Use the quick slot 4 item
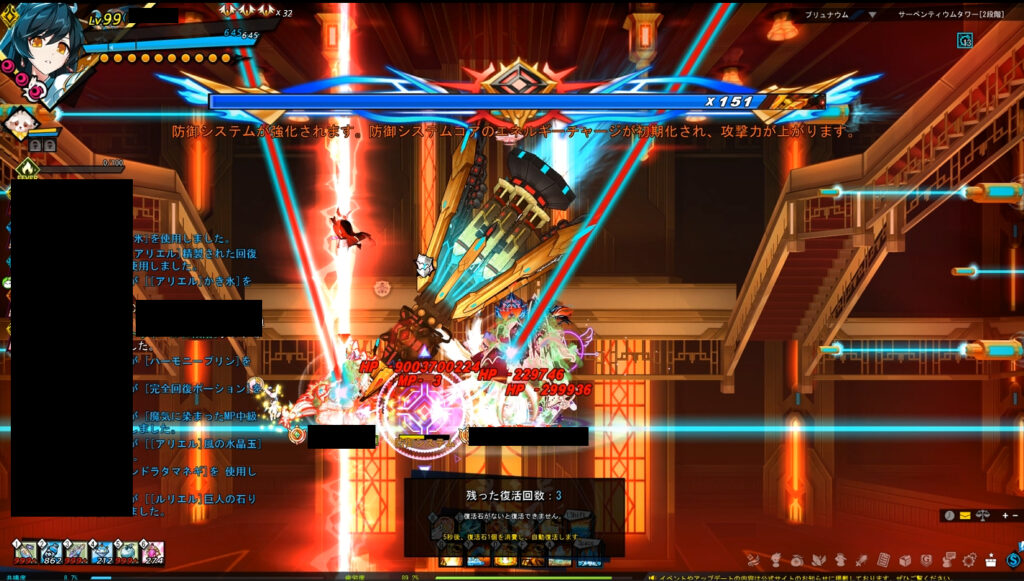The width and height of the screenshot is (1024, 581). click(x=101, y=552)
